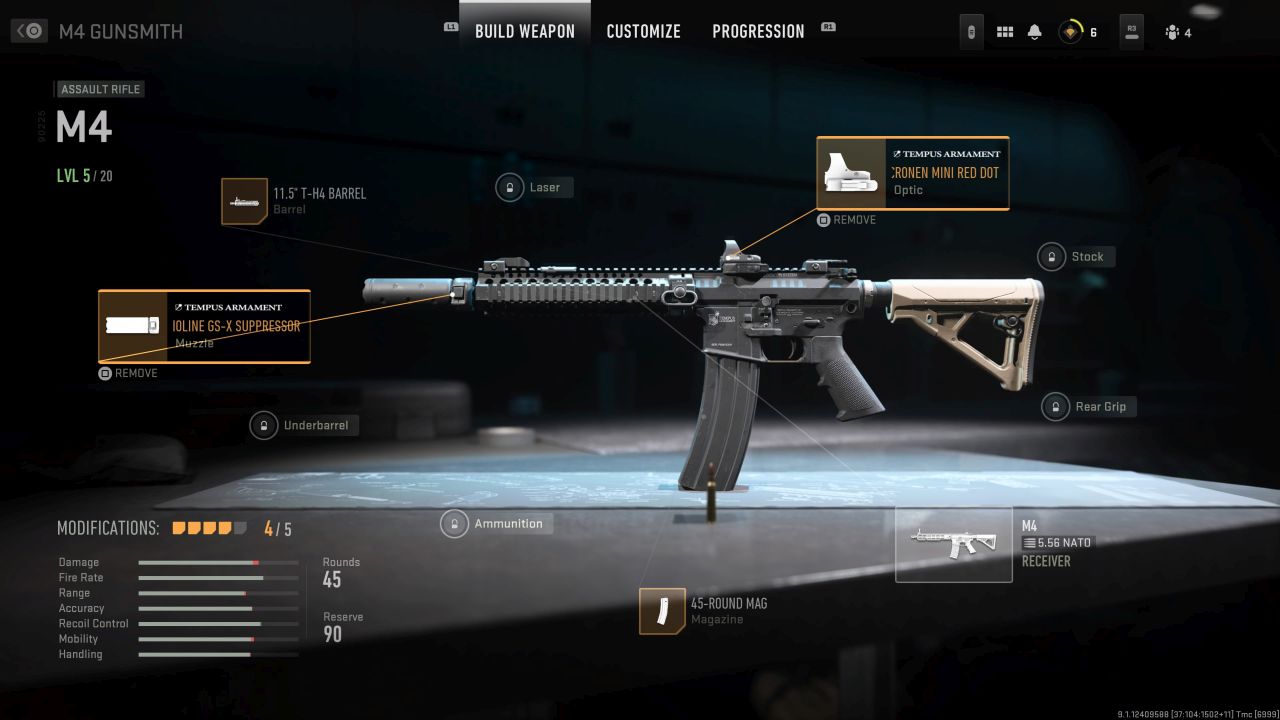This screenshot has height=720, width=1280.
Task: Choose the GS-X Suppressor muzzle slot
Action: 204,326
